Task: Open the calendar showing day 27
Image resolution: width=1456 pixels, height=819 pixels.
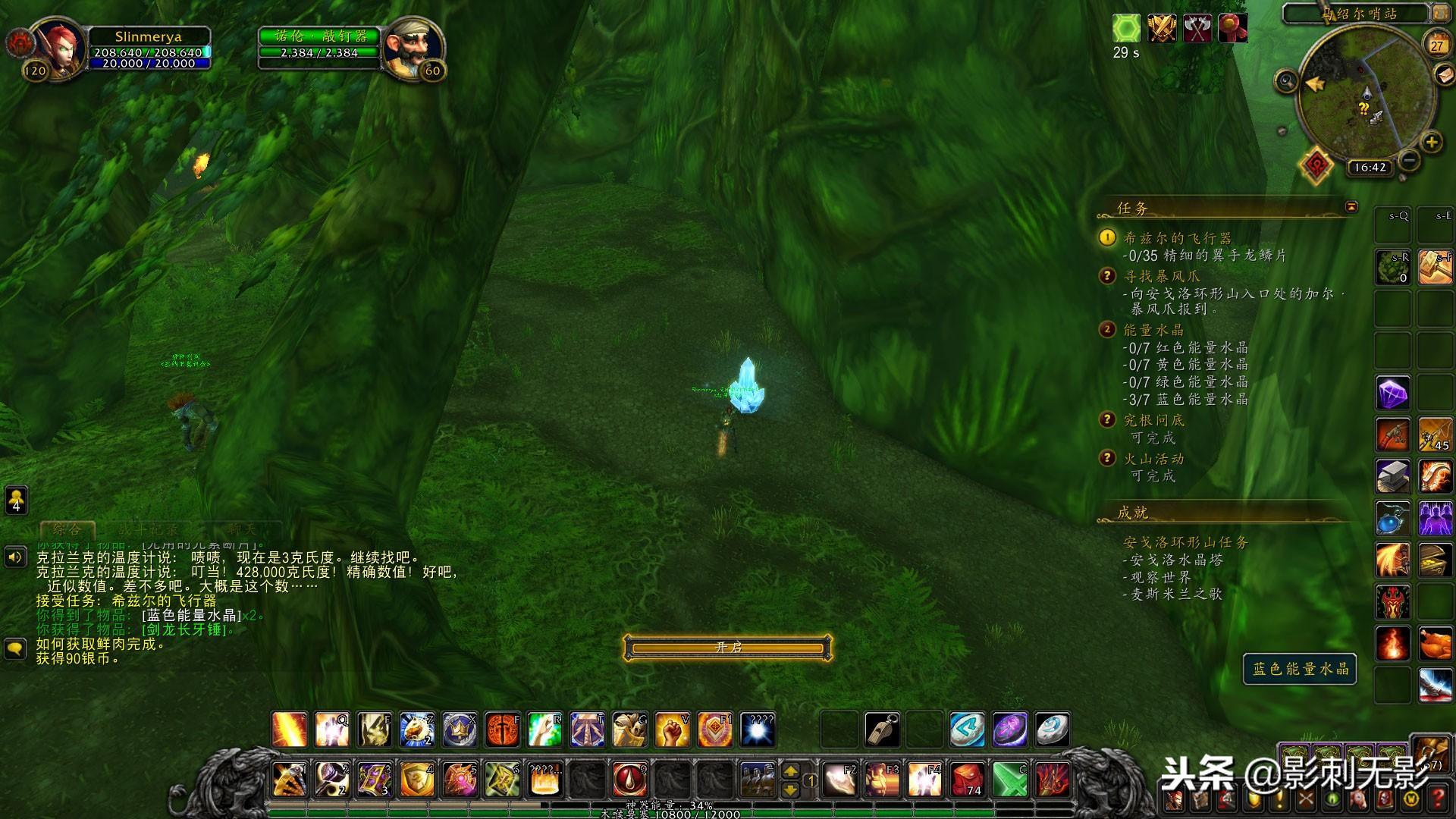Action: (1437, 44)
